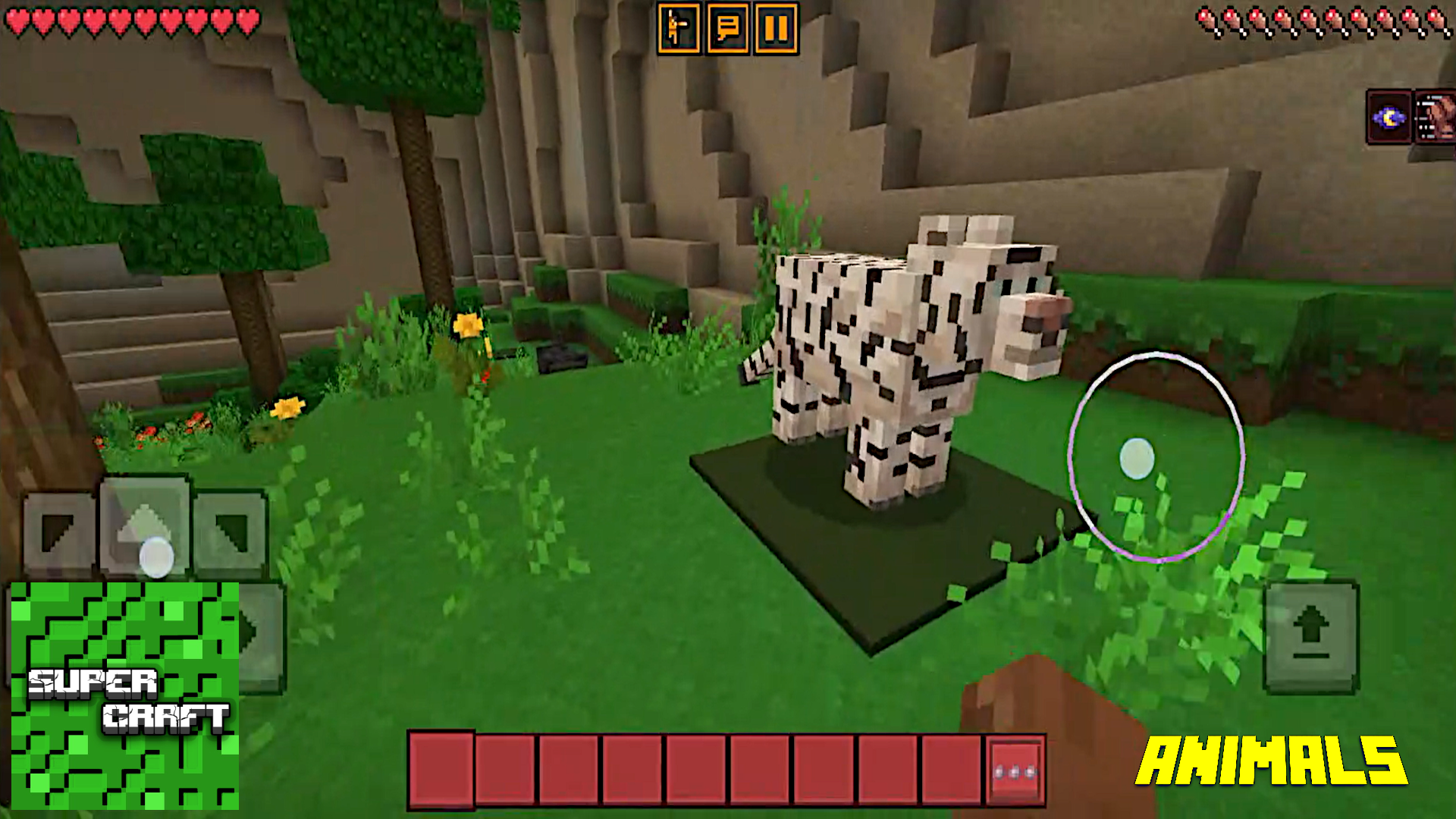Select the highlighted first hotbar slot
This screenshot has height=819, width=1456.
pyautogui.click(x=441, y=770)
